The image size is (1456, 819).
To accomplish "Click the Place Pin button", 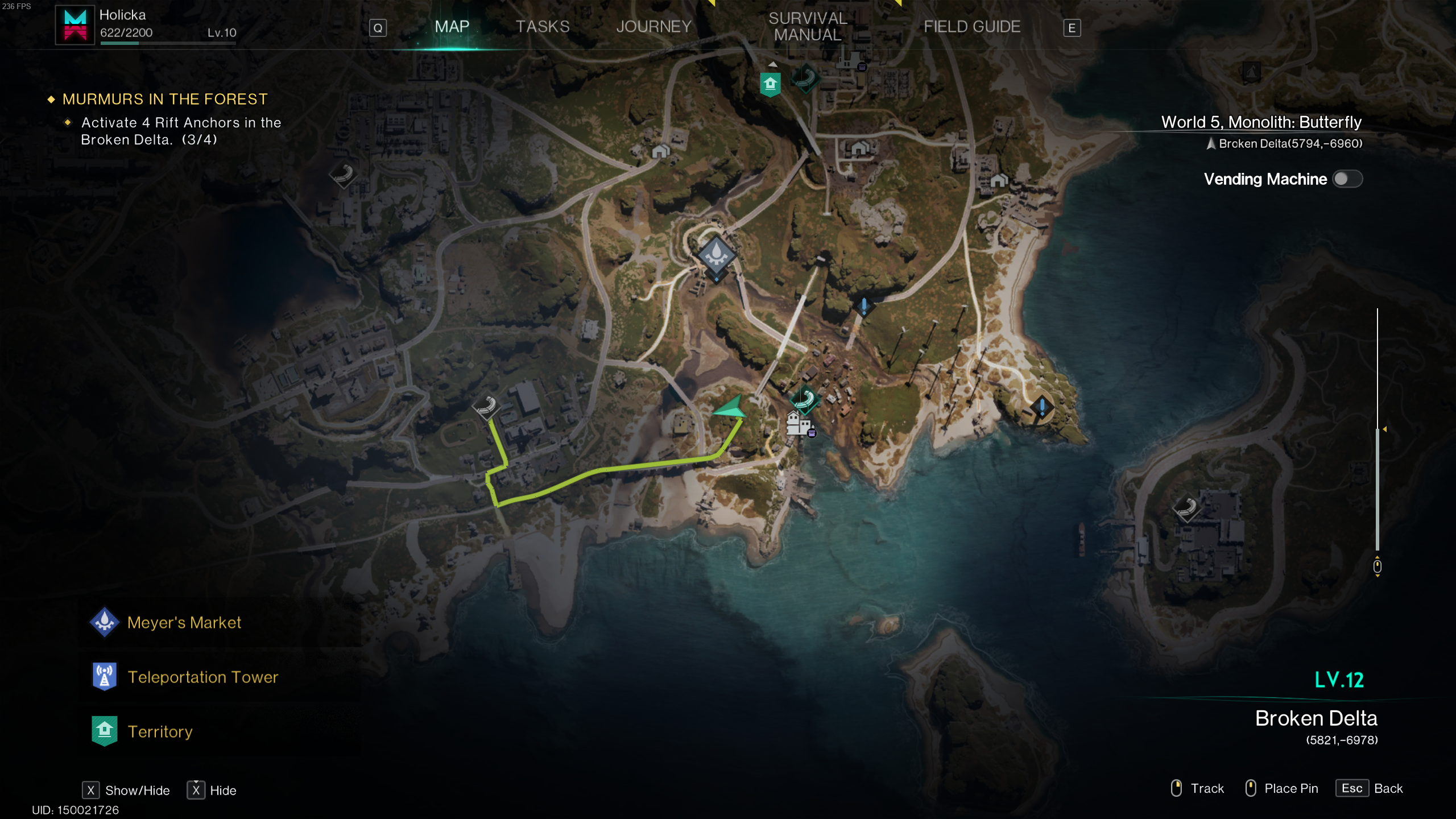I will pyautogui.click(x=1292, y=788).
